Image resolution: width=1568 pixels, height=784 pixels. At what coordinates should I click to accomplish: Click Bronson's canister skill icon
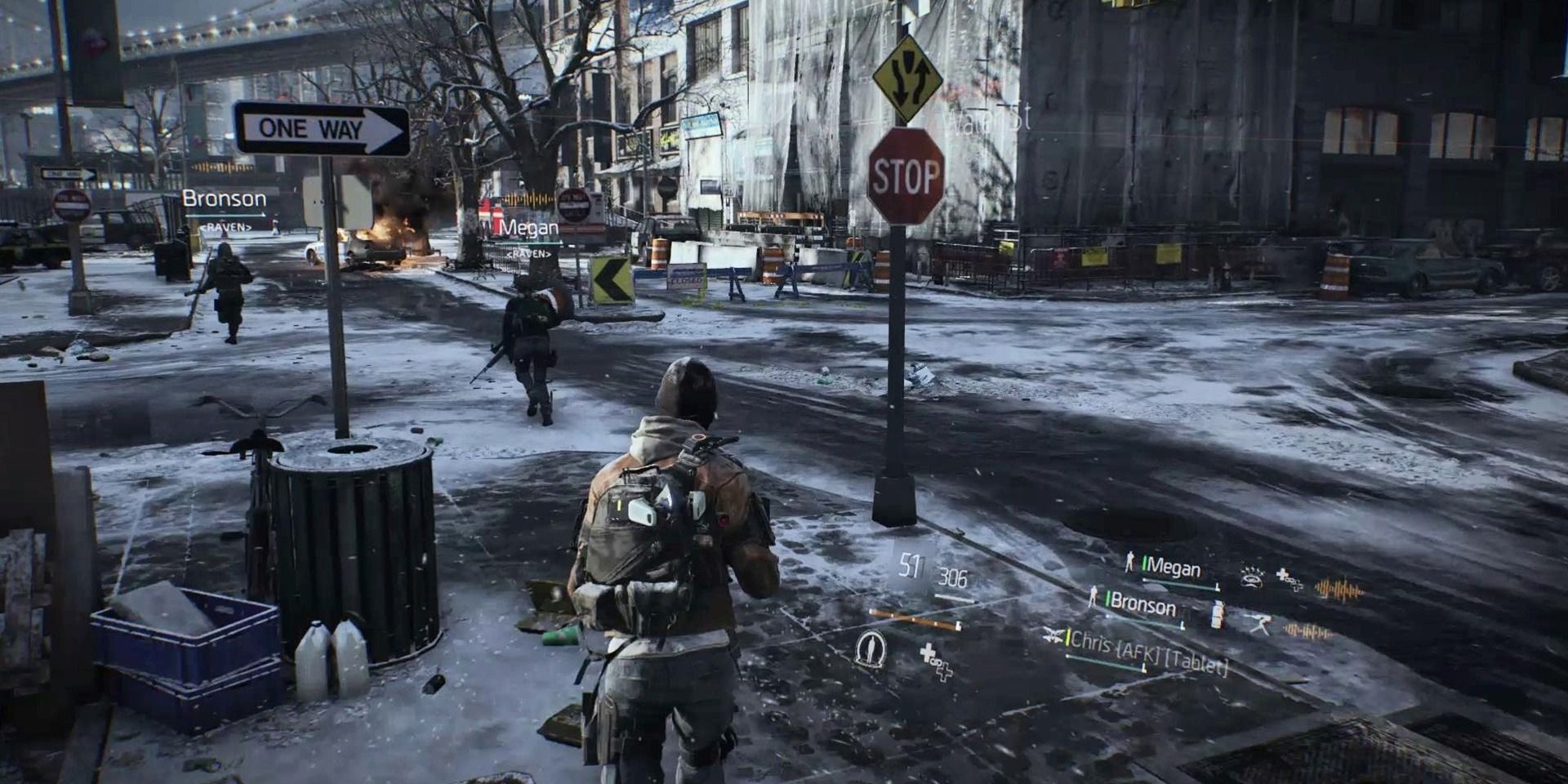tap(1217, 615)
